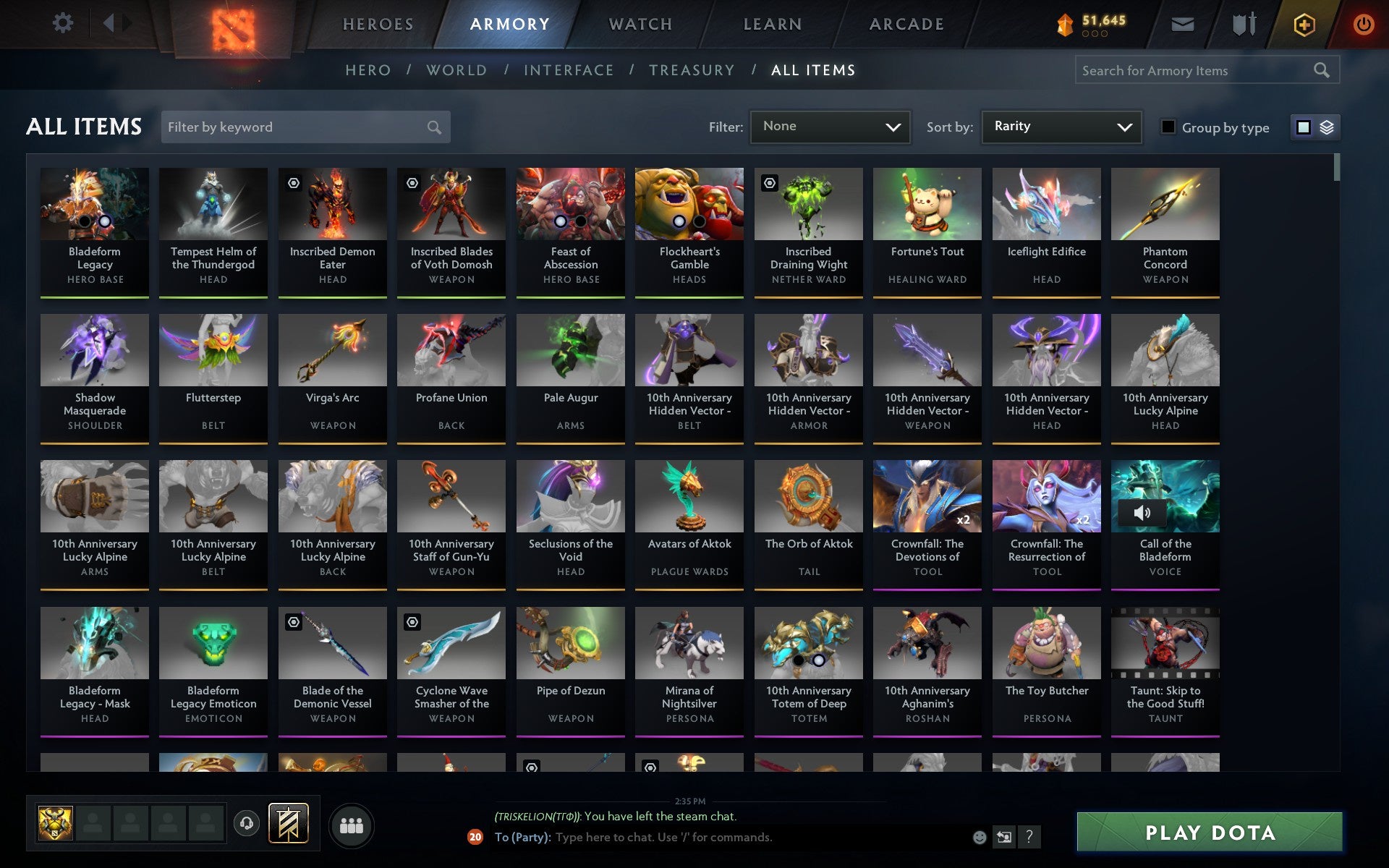Open the Sort by Rarity dropdown
Image resolution: width=1389 pixels, height=868 pixels.
coord(1061,127)
